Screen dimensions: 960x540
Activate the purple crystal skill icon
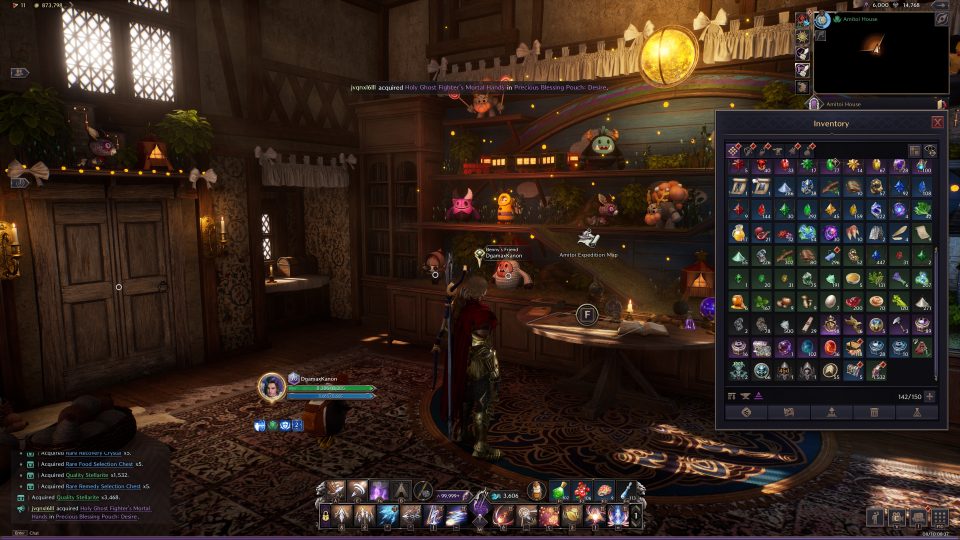pos(381,490)
